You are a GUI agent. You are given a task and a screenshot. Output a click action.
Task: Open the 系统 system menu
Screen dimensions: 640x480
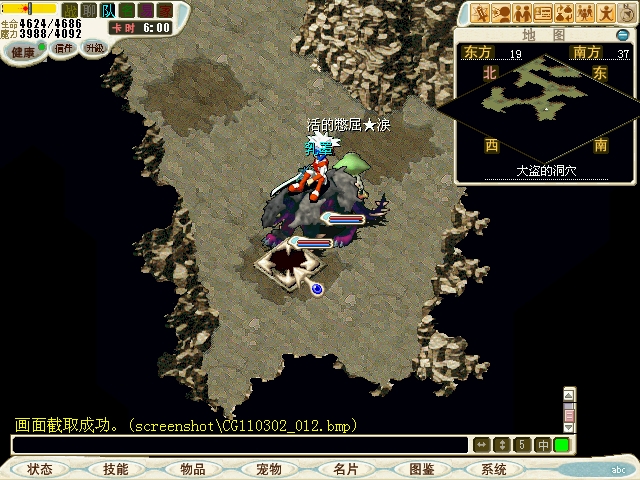[x=494, y=469]
